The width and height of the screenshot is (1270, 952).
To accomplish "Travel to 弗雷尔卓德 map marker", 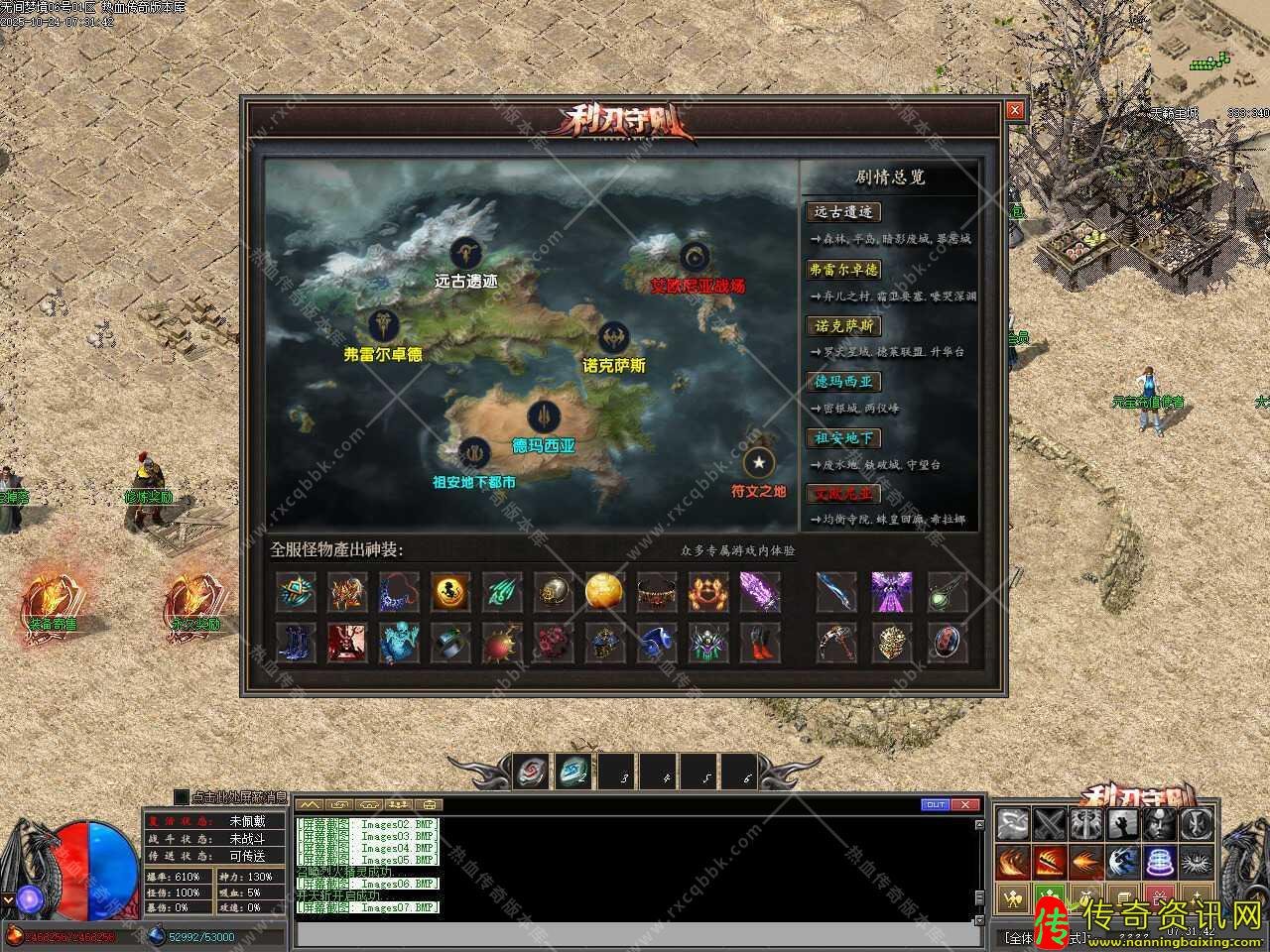I will coord(384,325).
